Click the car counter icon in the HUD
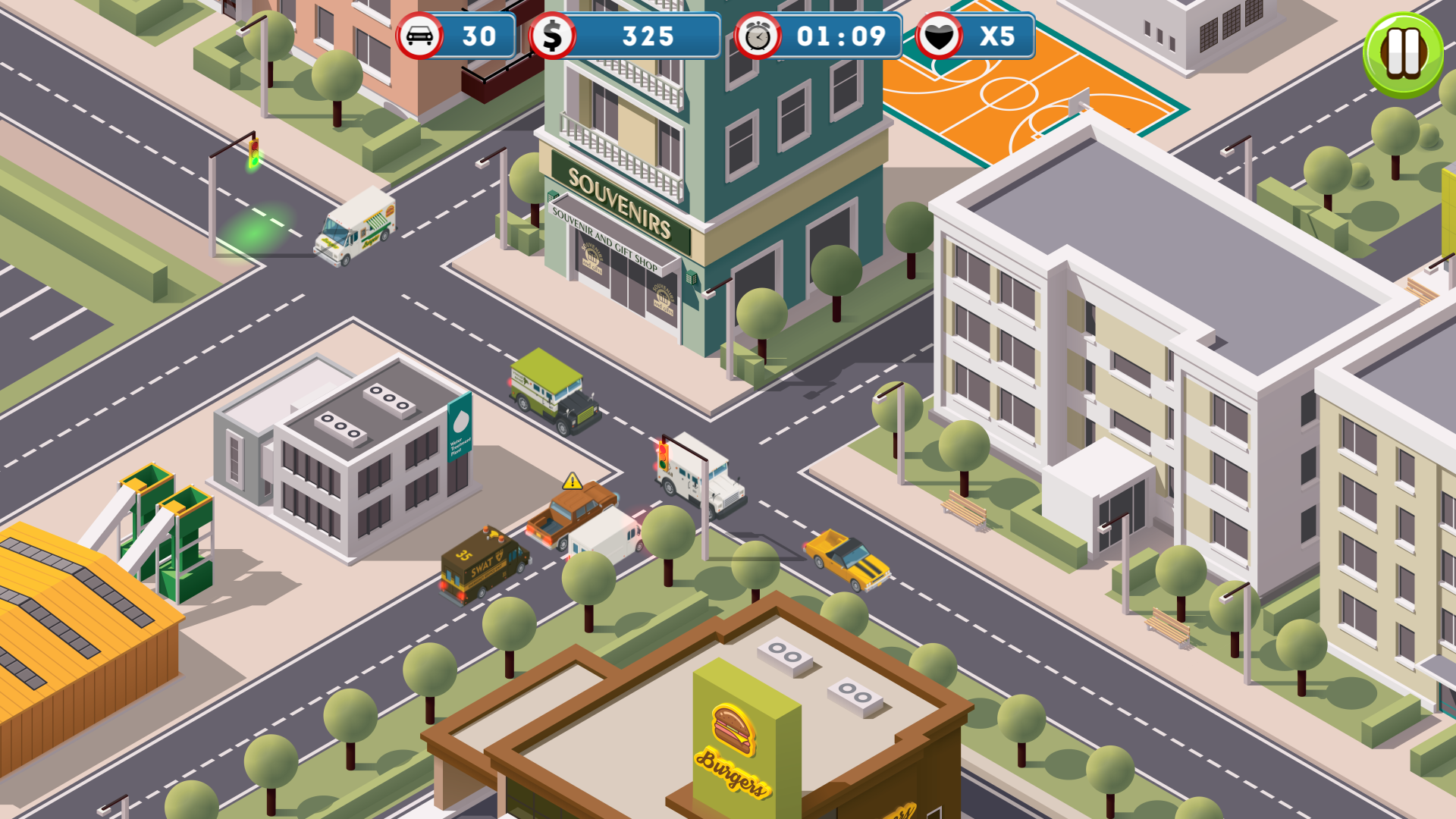1456x819 pixels. [422, 35]
